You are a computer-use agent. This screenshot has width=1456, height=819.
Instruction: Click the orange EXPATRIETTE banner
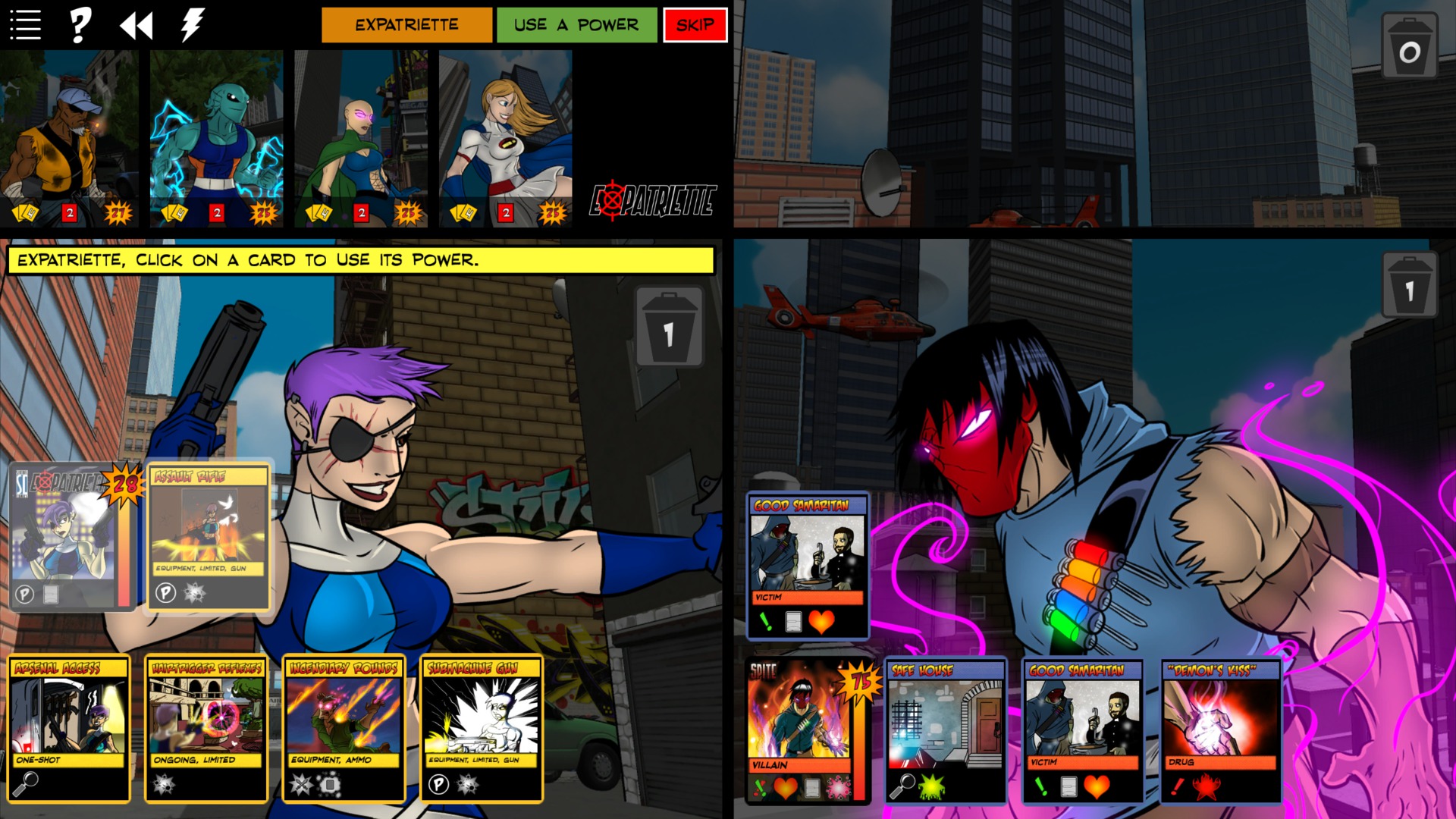406,24
